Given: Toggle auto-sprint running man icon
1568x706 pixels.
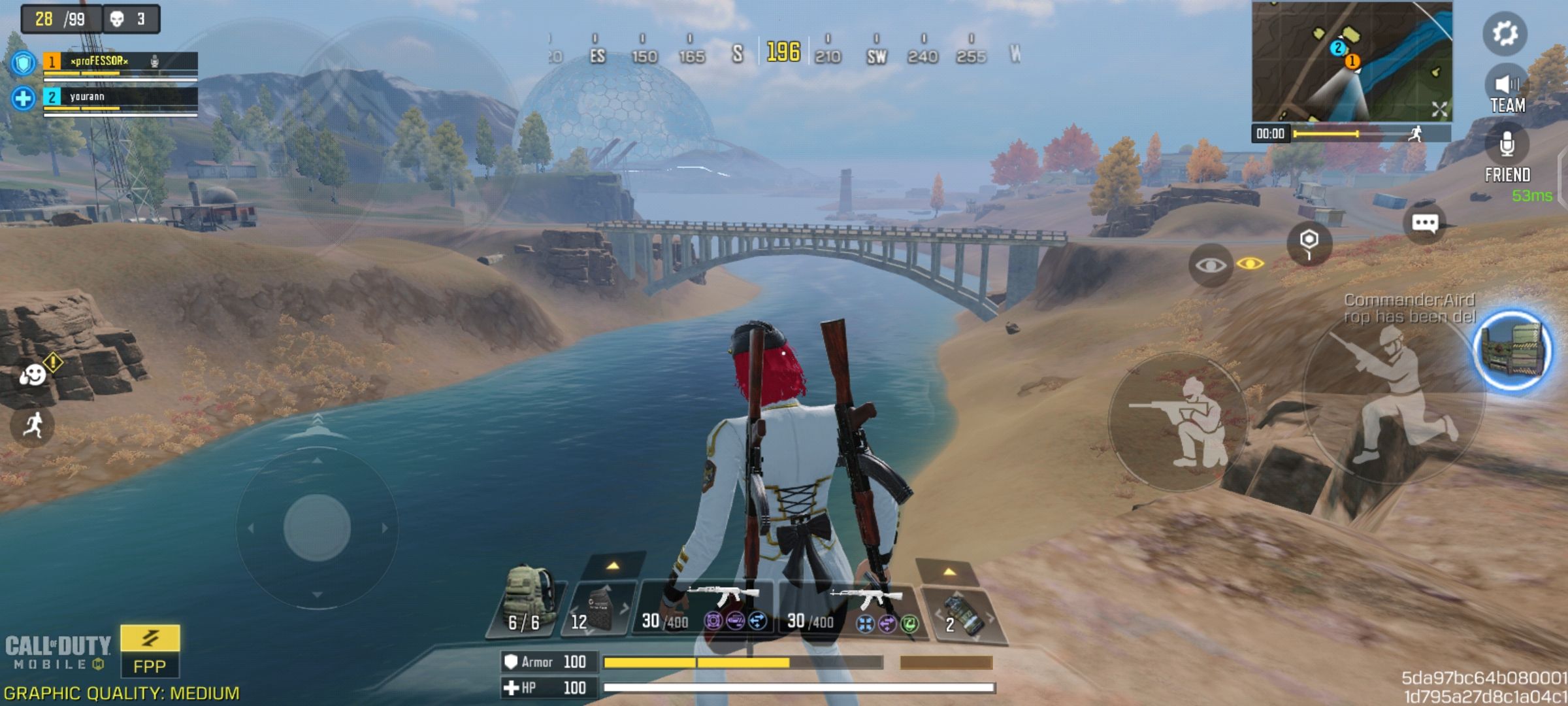Looking at the screenshot, I should tap(33, 426).
